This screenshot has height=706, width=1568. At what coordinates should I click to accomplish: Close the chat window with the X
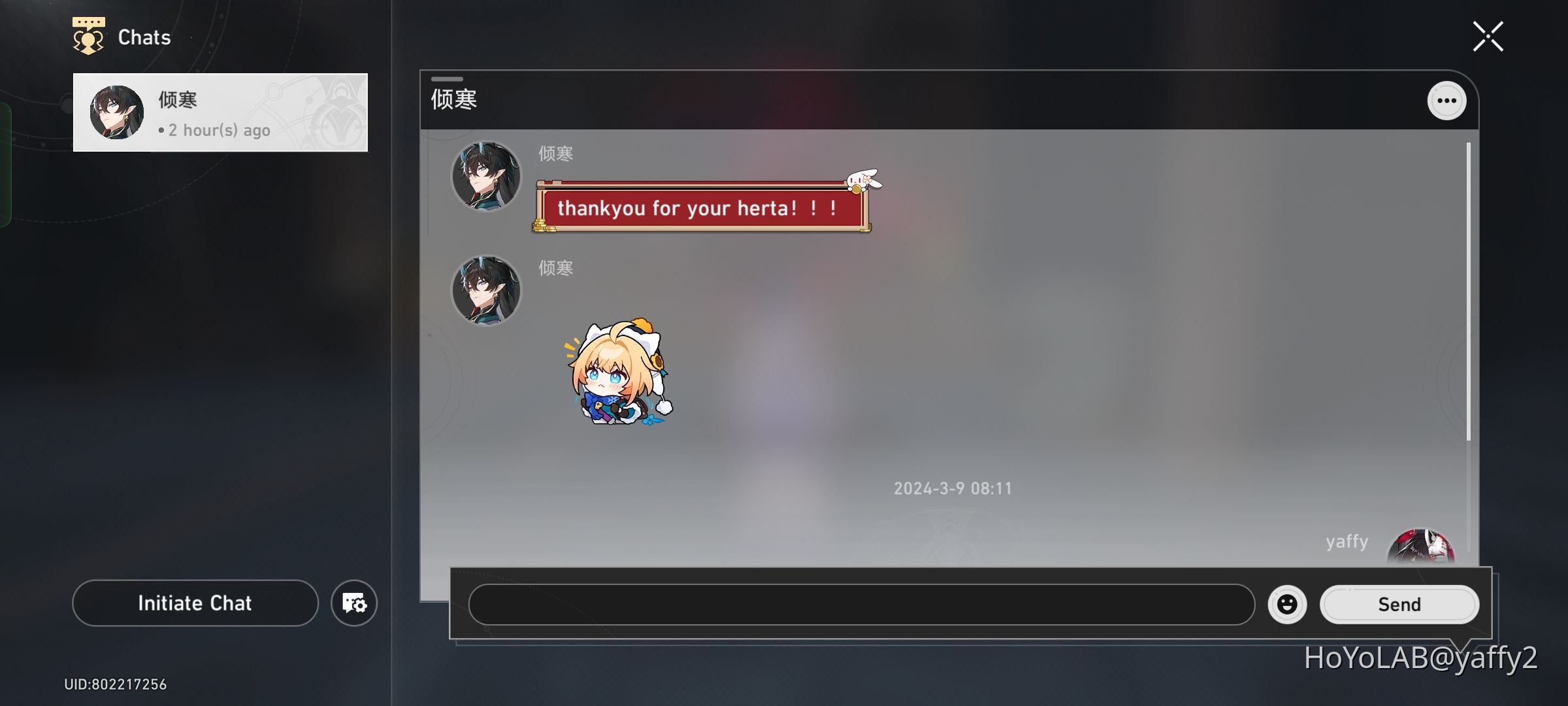click(1488, 36)
